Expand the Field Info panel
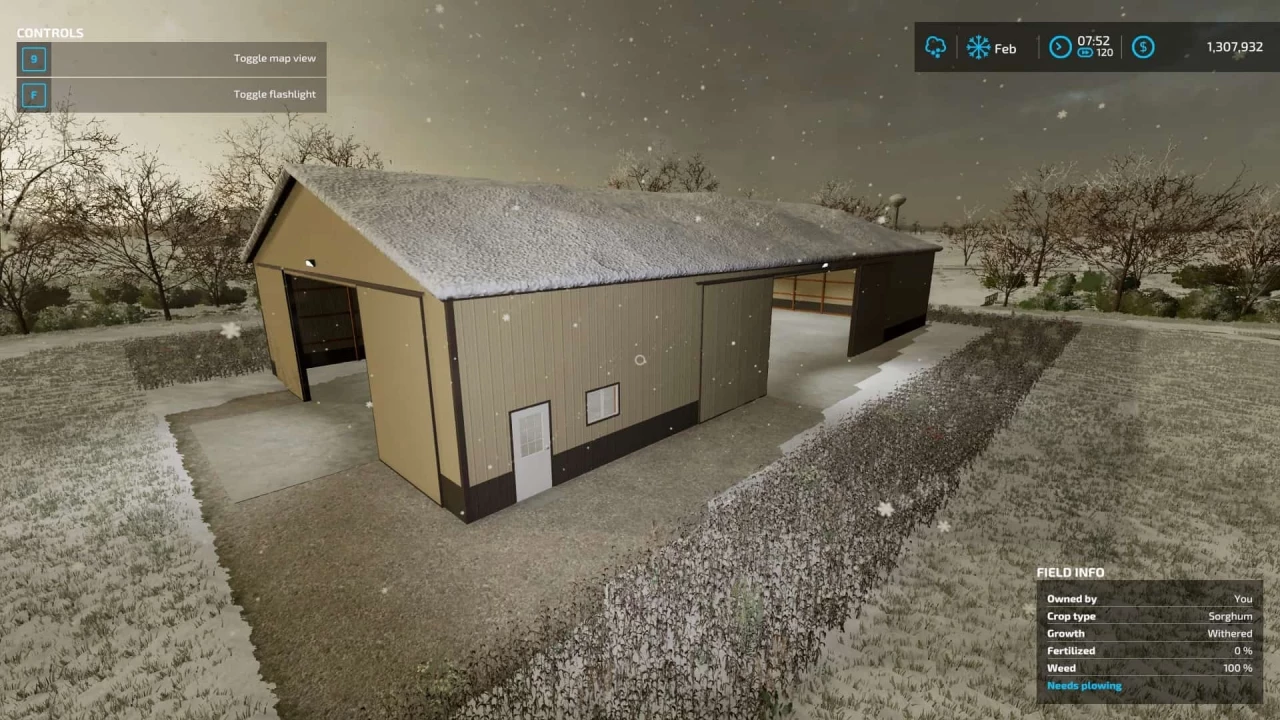Image resolution: width=1280 pixels, height=720 pixels. 1070,572
